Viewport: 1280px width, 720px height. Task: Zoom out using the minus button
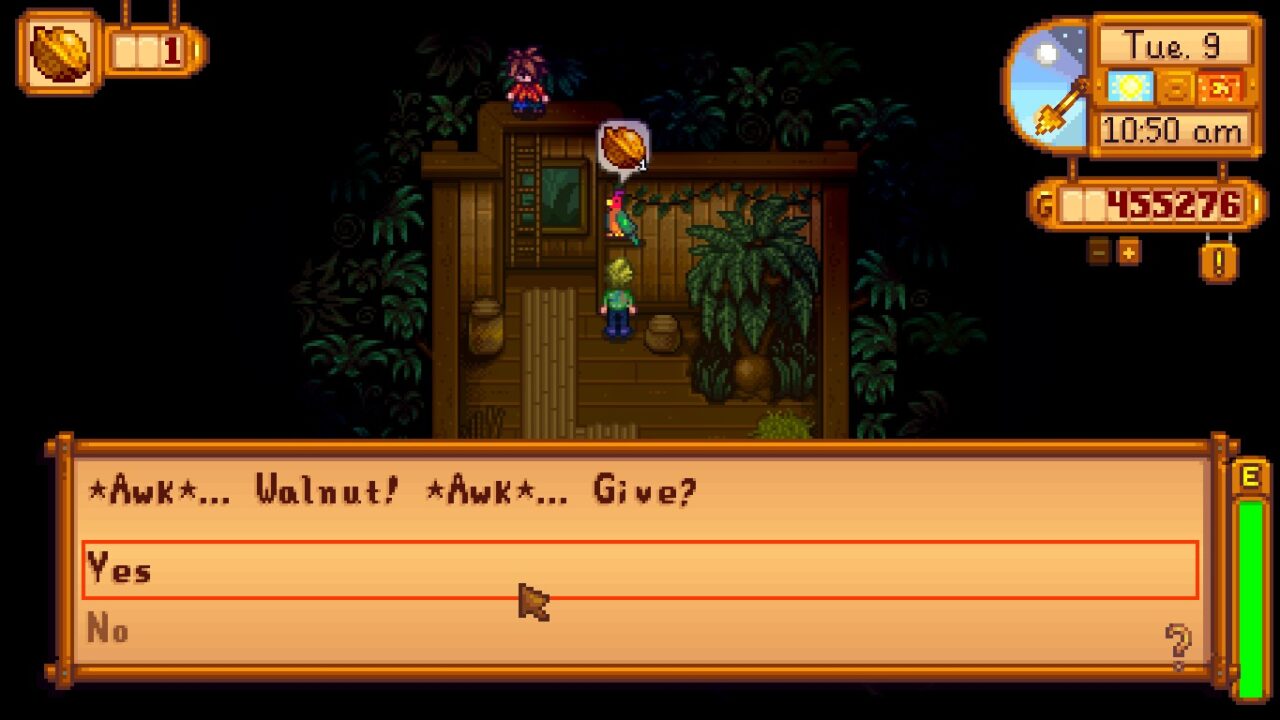pos(1097,252)
